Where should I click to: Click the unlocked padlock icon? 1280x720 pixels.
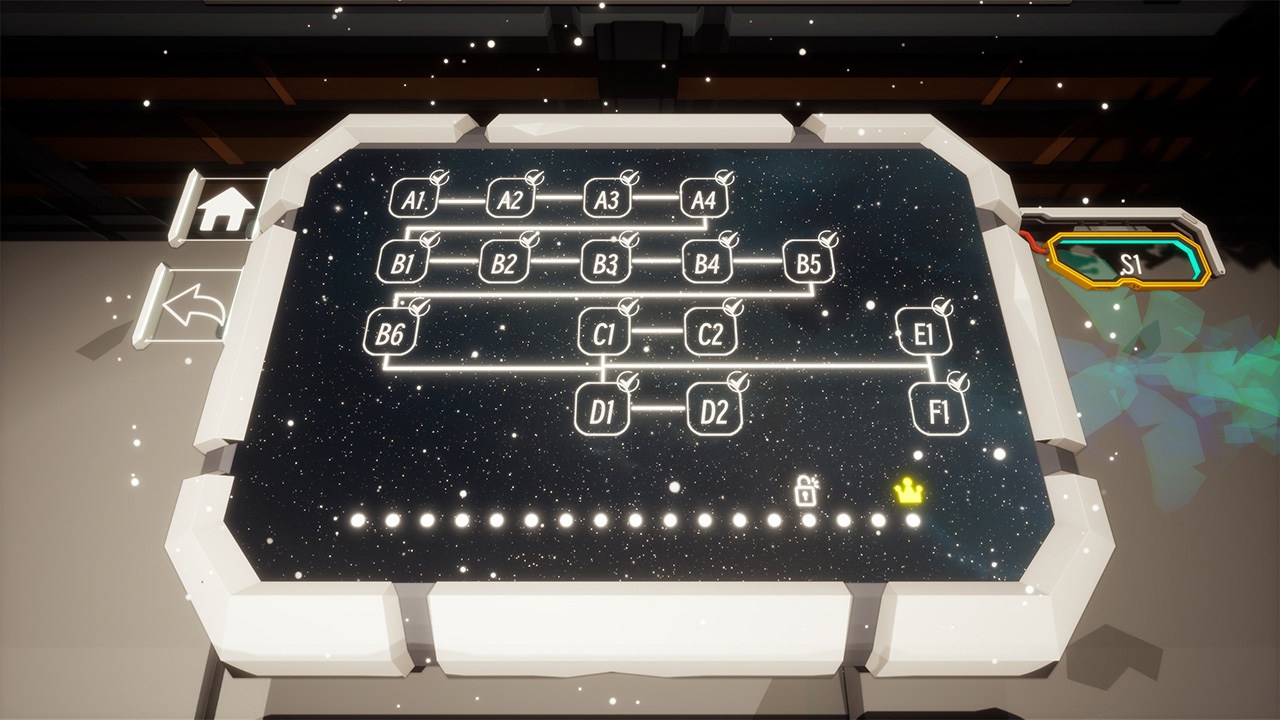[x=808, y=491]
